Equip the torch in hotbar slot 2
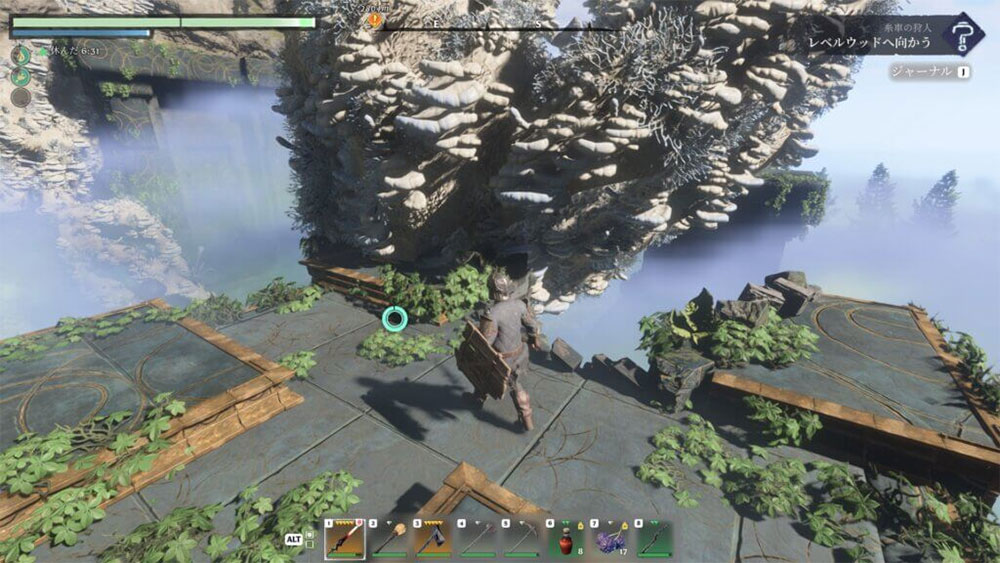Screen dimensions: 1000x563 pos(390,538)
